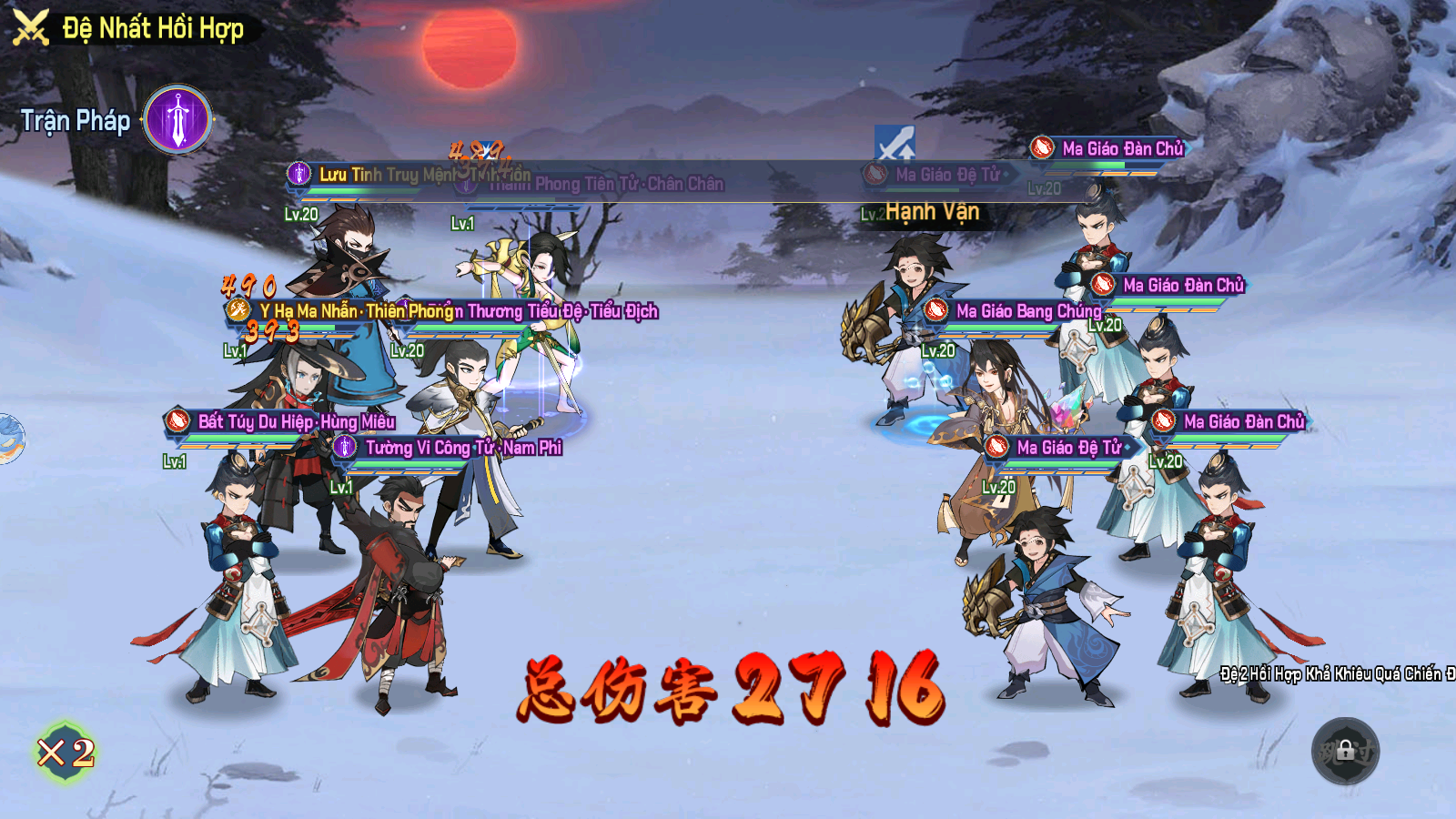The width and height of the screenshot is (1456, 819).
Task: Open the blue fish icon on the left edge
Action: click(x=9, y=439)
